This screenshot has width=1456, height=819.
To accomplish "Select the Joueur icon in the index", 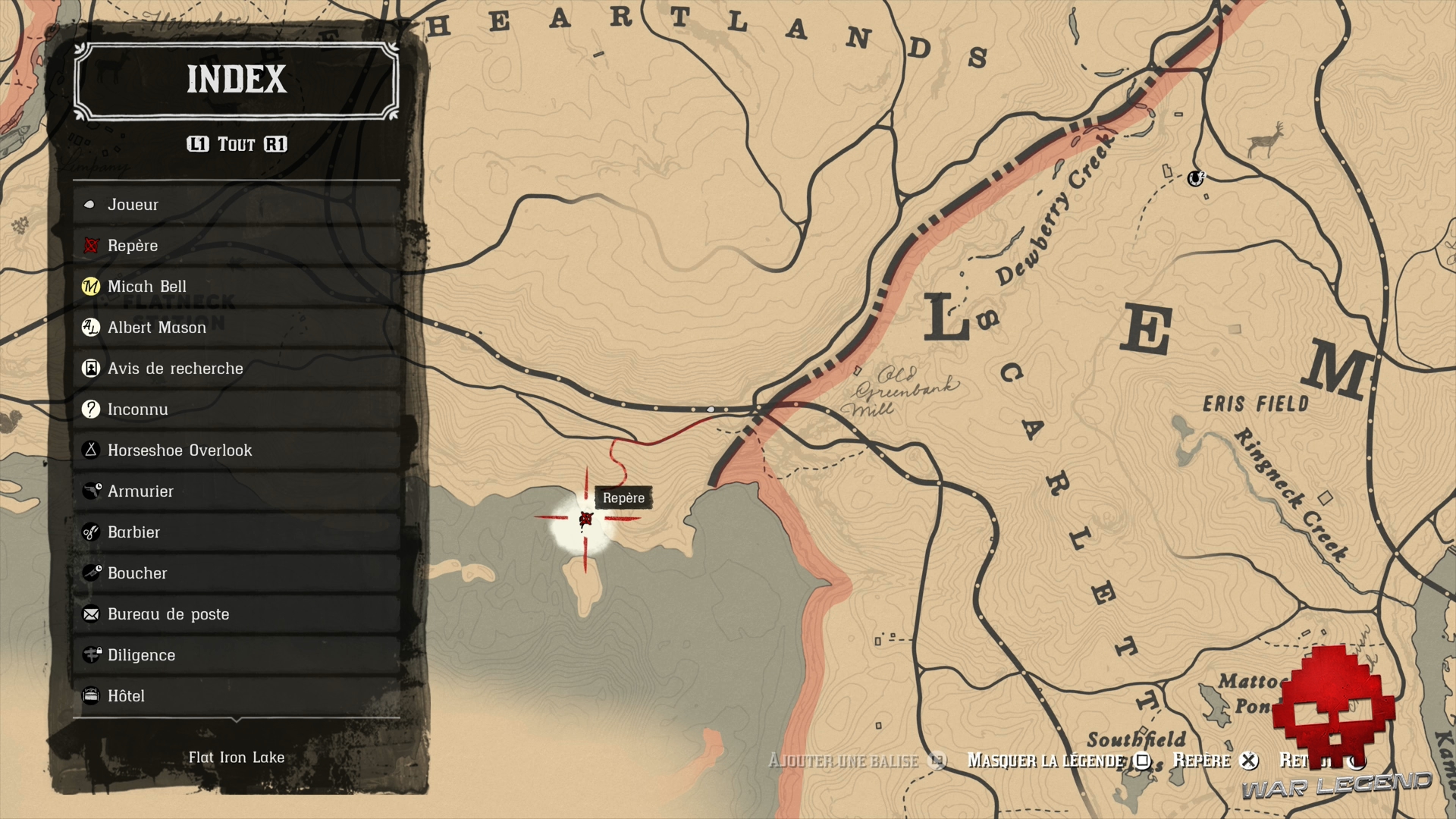I will coord(91,204).
